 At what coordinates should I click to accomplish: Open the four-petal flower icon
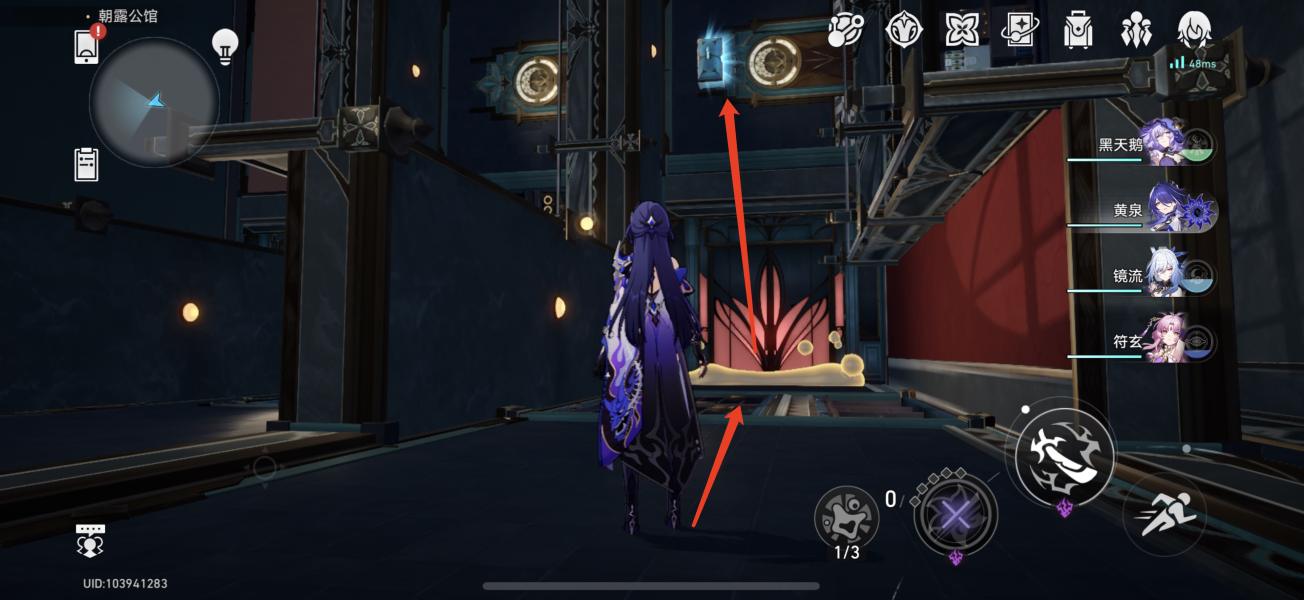pos(962,32)
